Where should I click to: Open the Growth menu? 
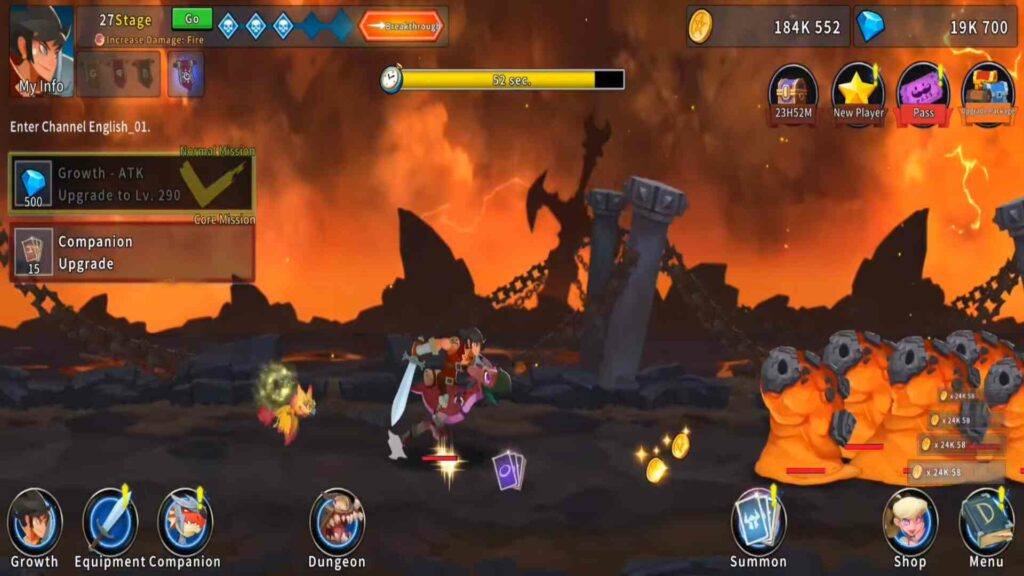click(35, 527)
